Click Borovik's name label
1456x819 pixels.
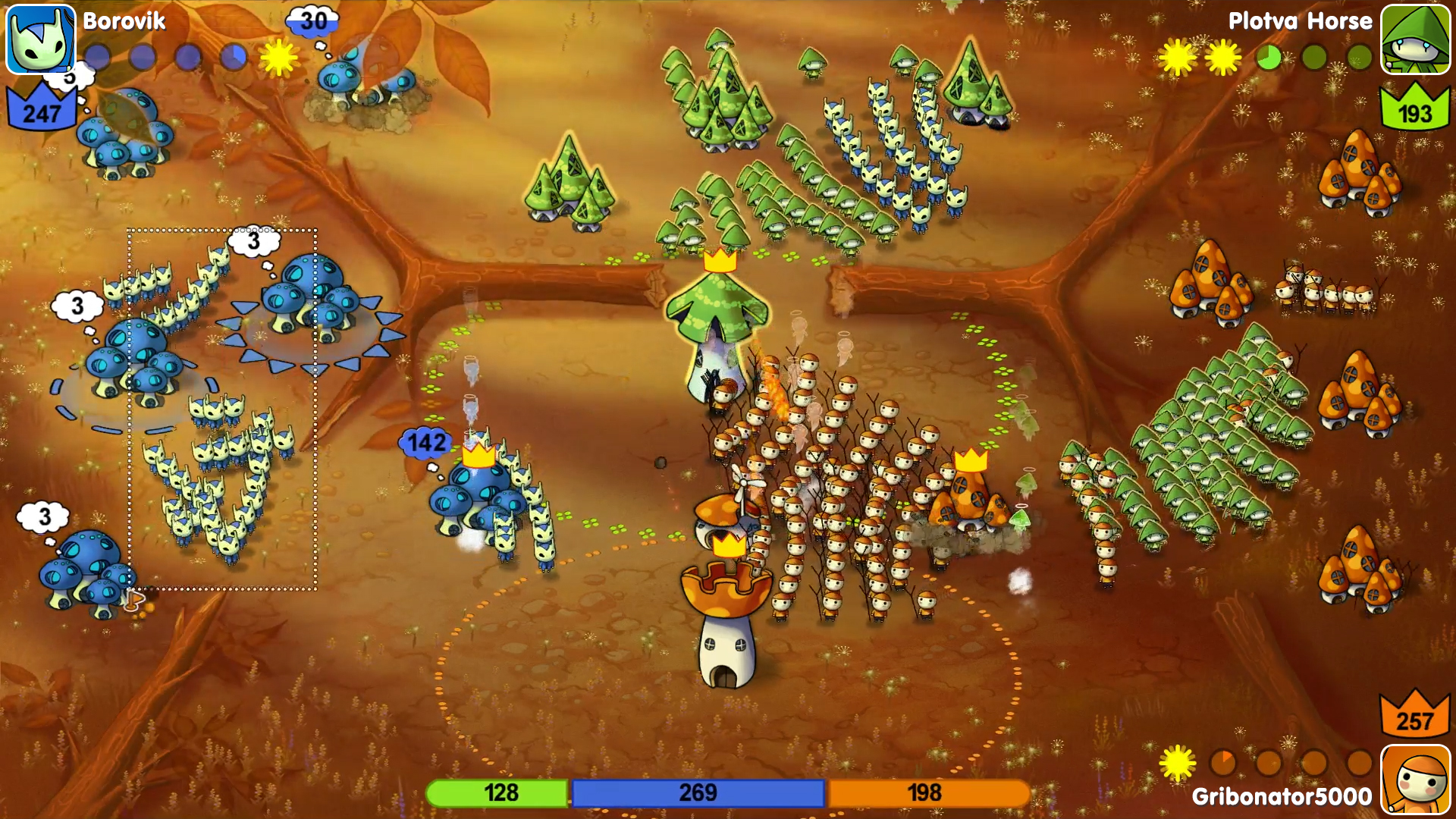pyautogui.click(x=124, y=20)
